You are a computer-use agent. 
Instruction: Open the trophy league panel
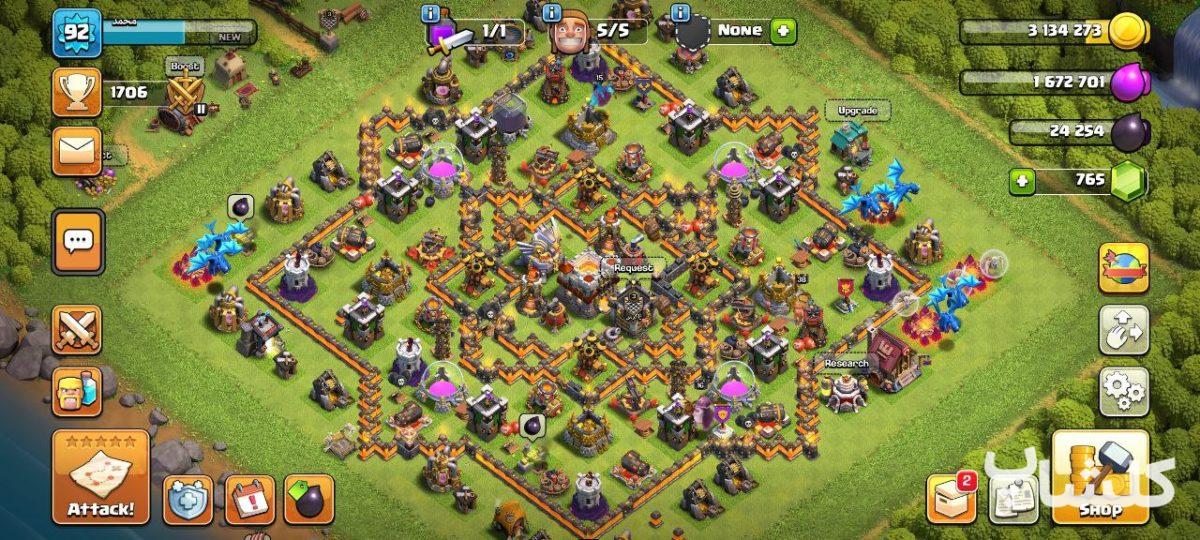77,93
